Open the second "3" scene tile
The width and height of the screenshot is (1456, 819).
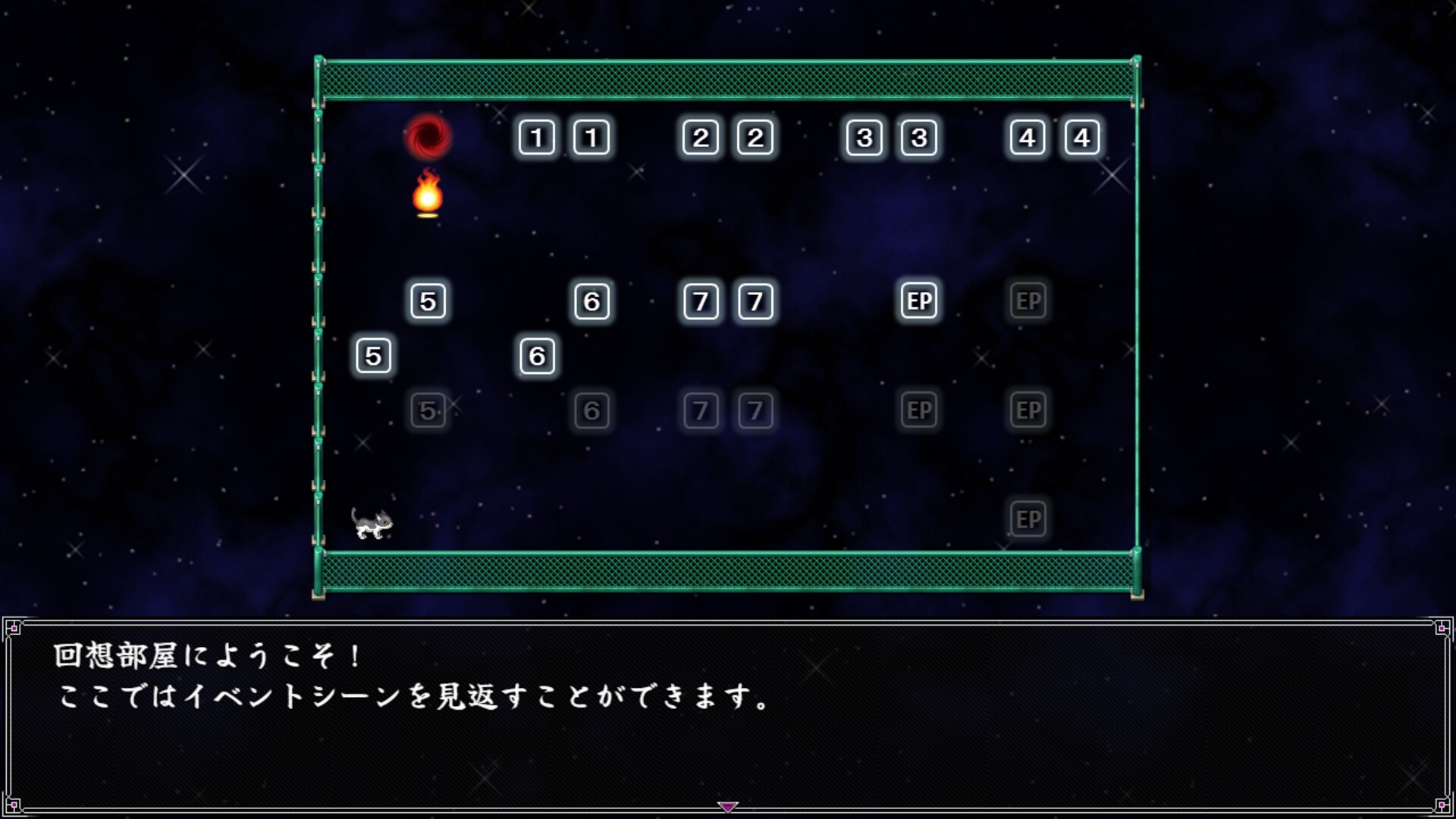(918, 137)
